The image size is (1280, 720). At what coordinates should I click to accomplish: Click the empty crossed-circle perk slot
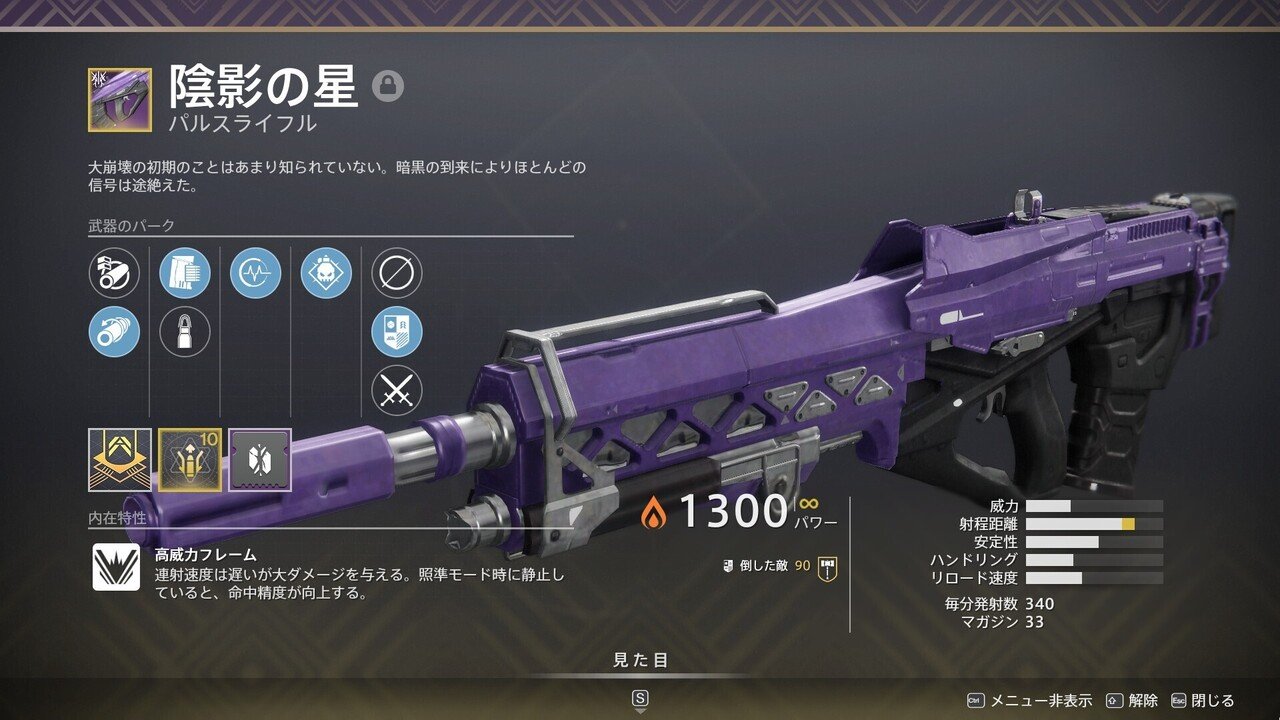click(x=393, y=270)
